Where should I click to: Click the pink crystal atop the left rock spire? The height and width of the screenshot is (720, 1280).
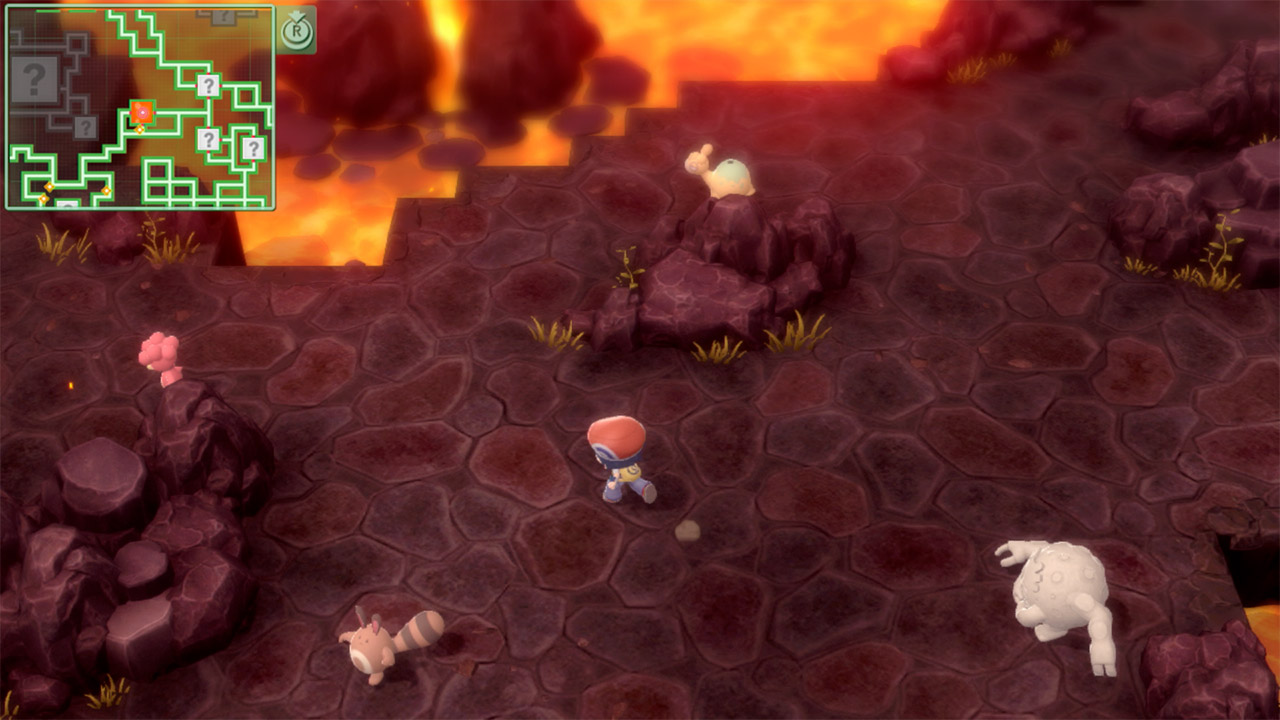click(160, 350)
